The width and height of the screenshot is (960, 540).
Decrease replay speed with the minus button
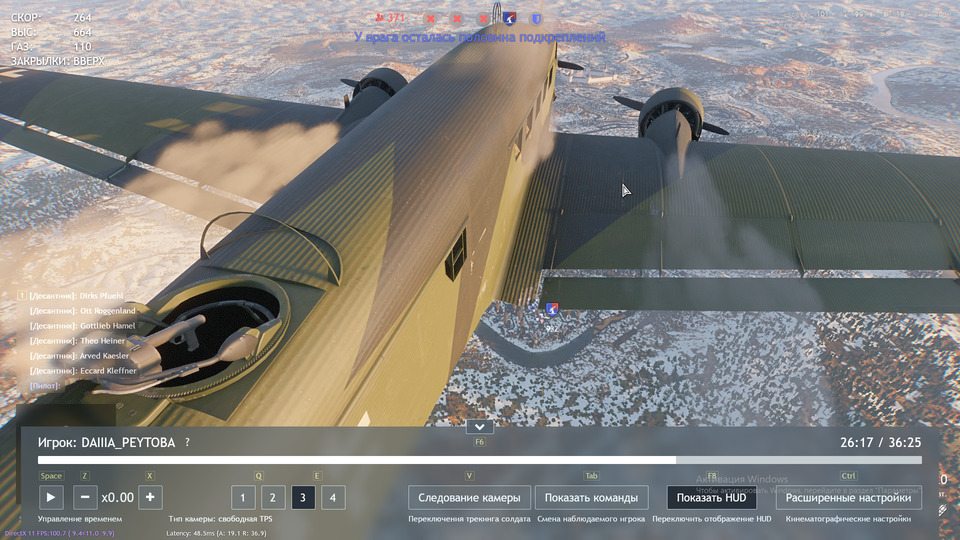86,497
